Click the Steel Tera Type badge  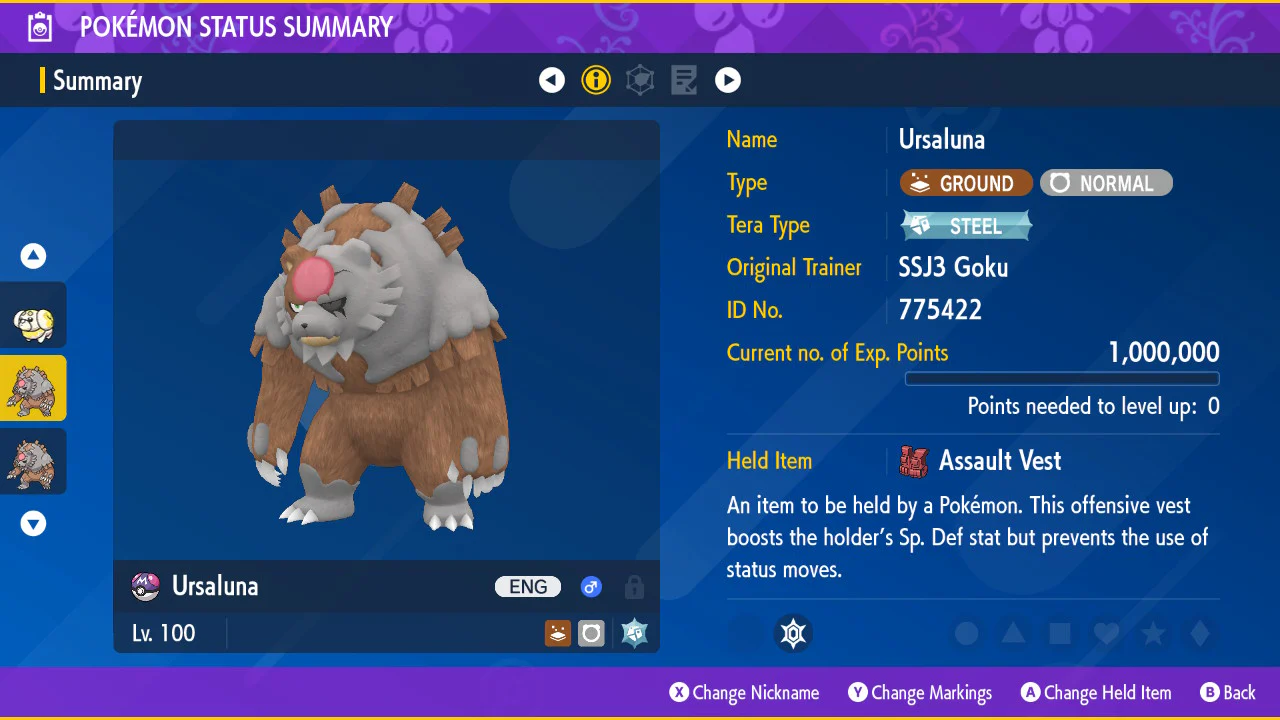click(966, 226)
